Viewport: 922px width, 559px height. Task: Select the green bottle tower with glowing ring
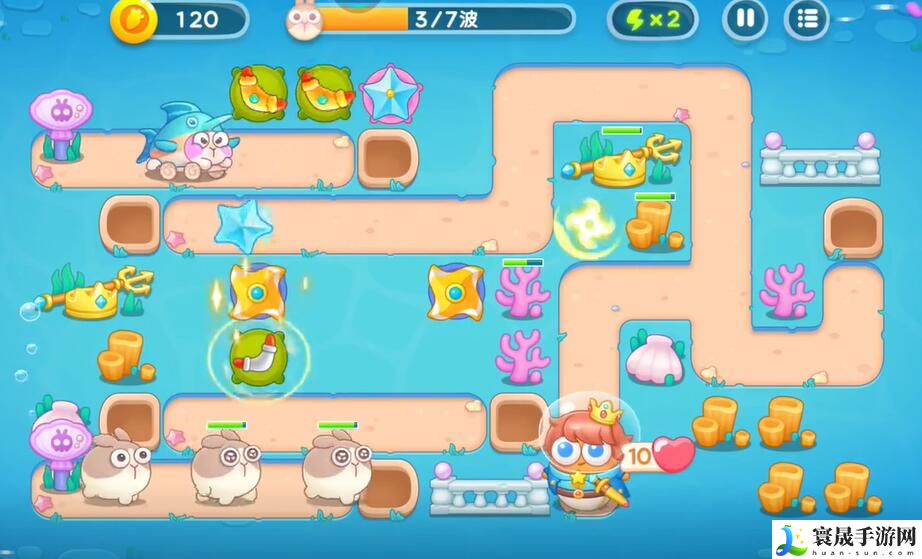pos(258,357)
